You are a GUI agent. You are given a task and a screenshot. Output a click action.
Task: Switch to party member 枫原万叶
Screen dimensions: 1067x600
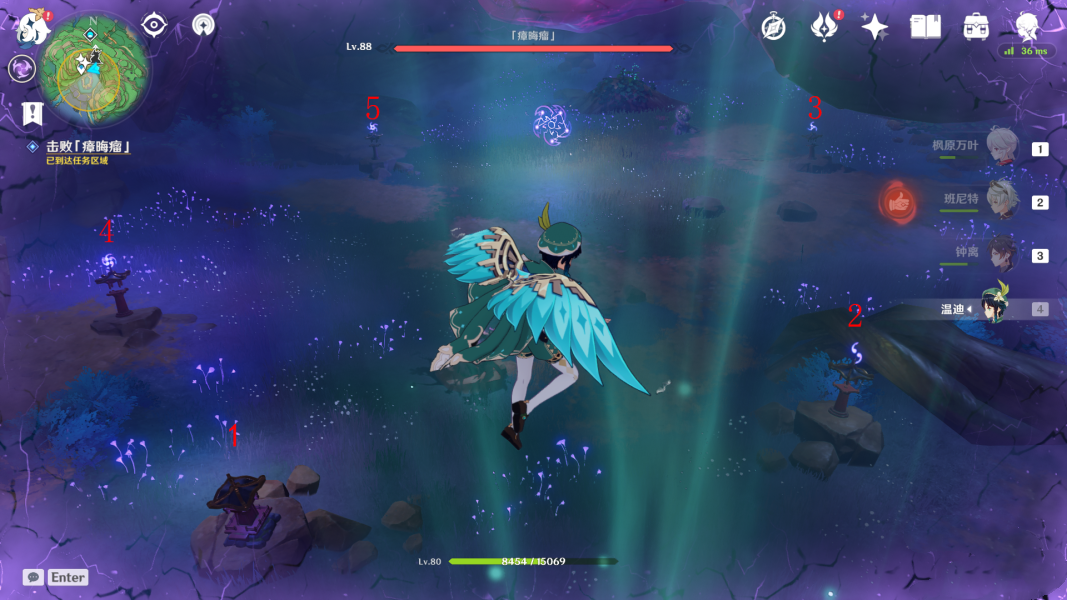click(x=1001, y=147)
